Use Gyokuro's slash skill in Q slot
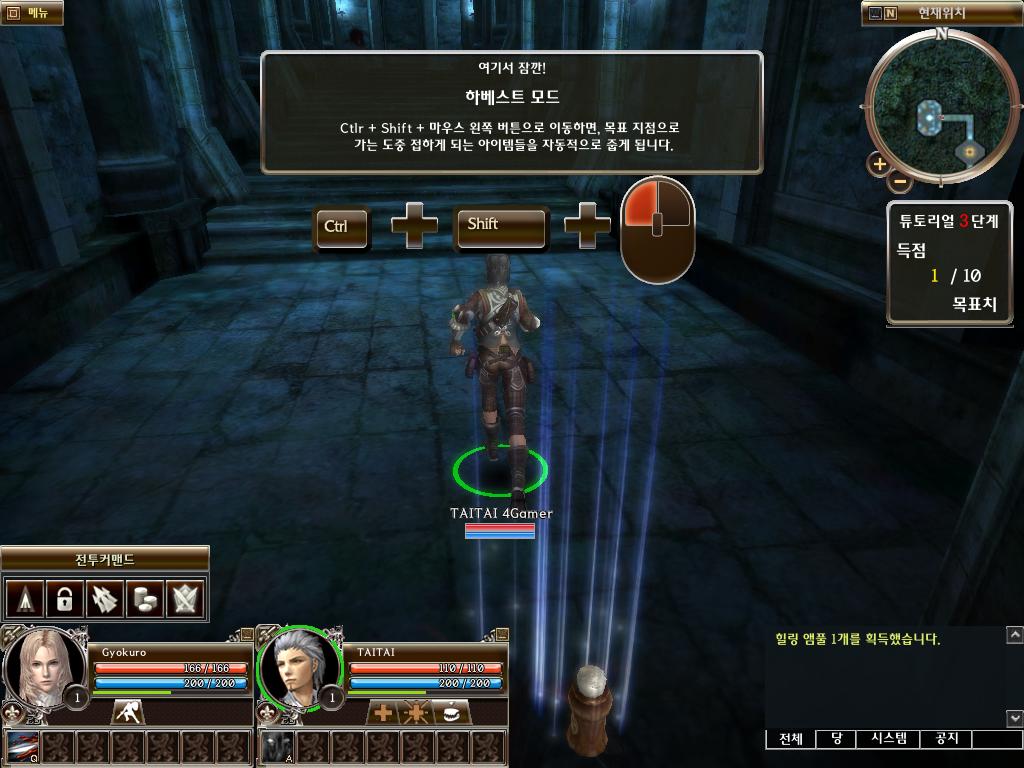The width and height of the screenshot is (1024, 768). point(22,748)
